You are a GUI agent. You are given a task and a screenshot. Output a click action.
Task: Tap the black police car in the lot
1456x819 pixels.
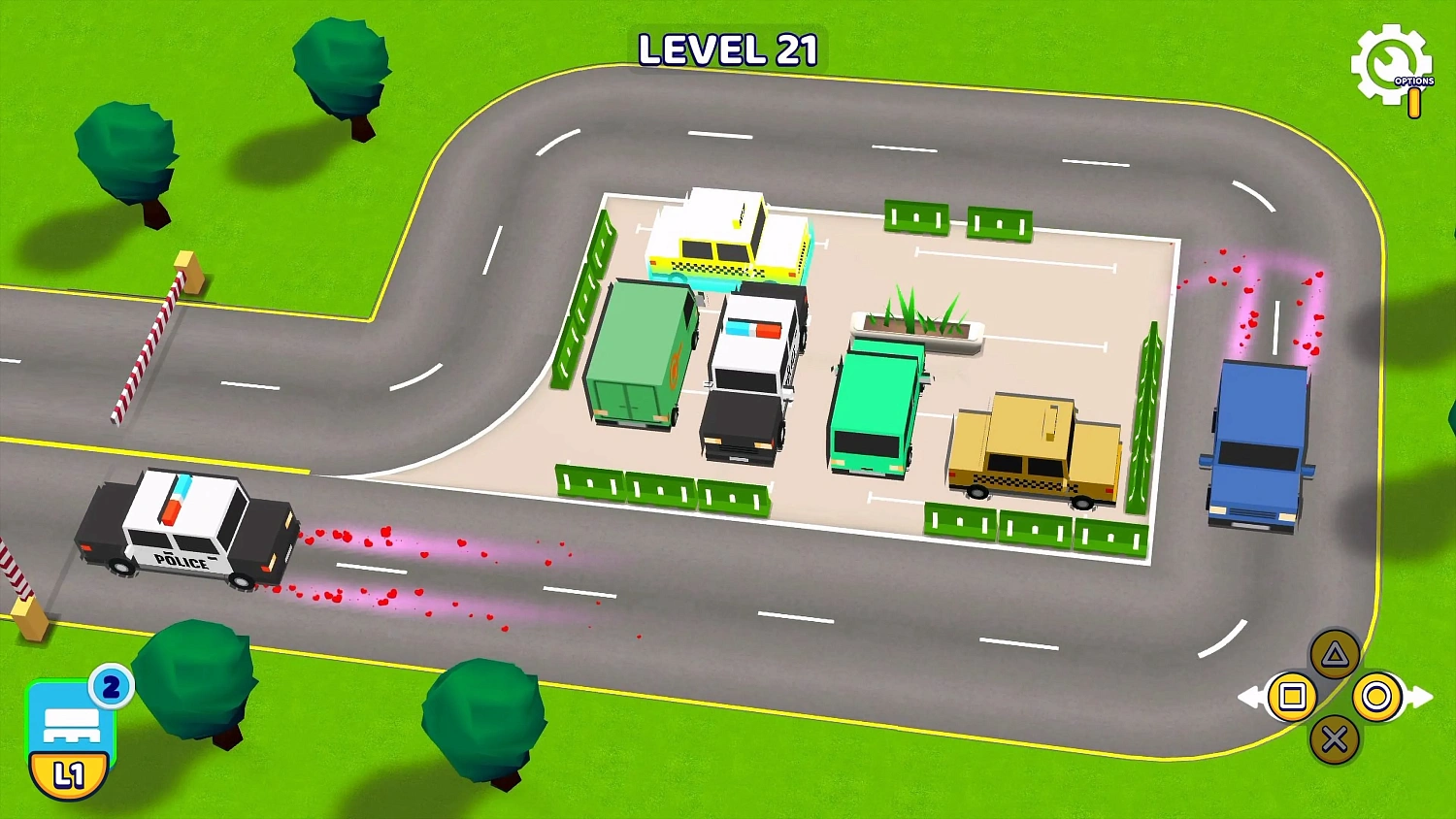(752, 374)
